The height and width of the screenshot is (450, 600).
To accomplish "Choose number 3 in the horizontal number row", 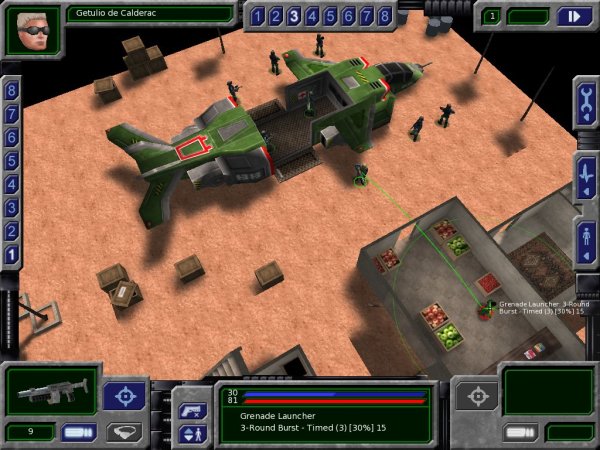I will coord(294,16).
